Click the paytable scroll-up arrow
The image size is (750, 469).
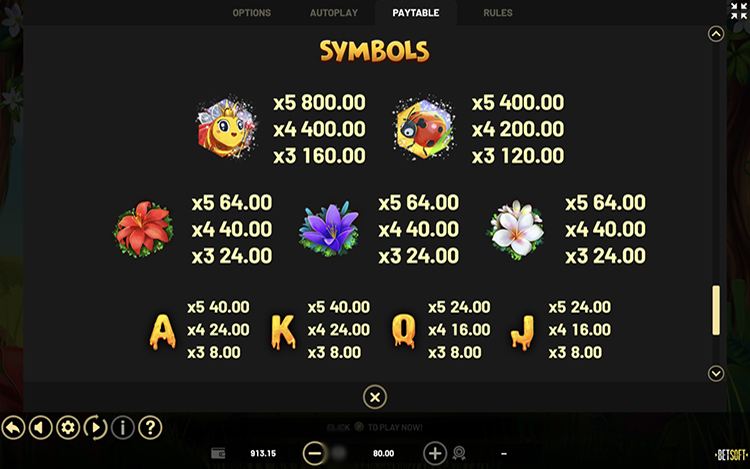(x=715, y=34)
